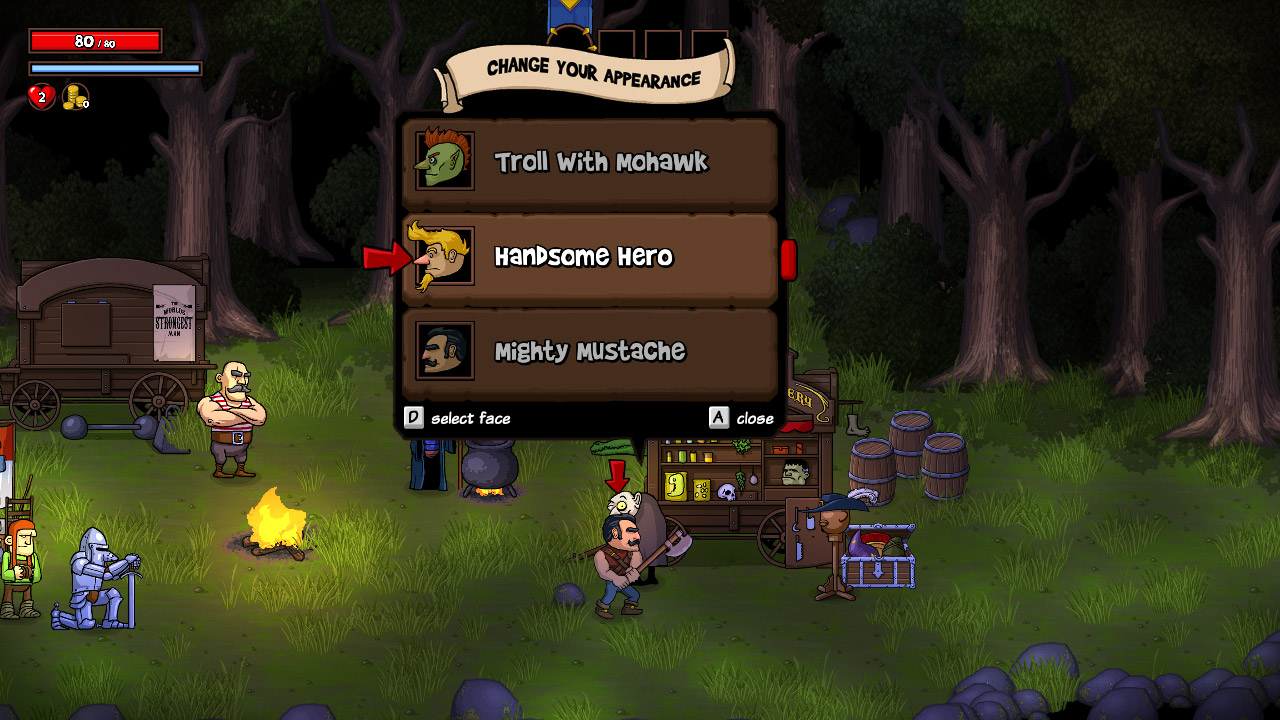Select the Troll With Mohawk appearance
The image size is (1280, 720).
click(590, 162)
